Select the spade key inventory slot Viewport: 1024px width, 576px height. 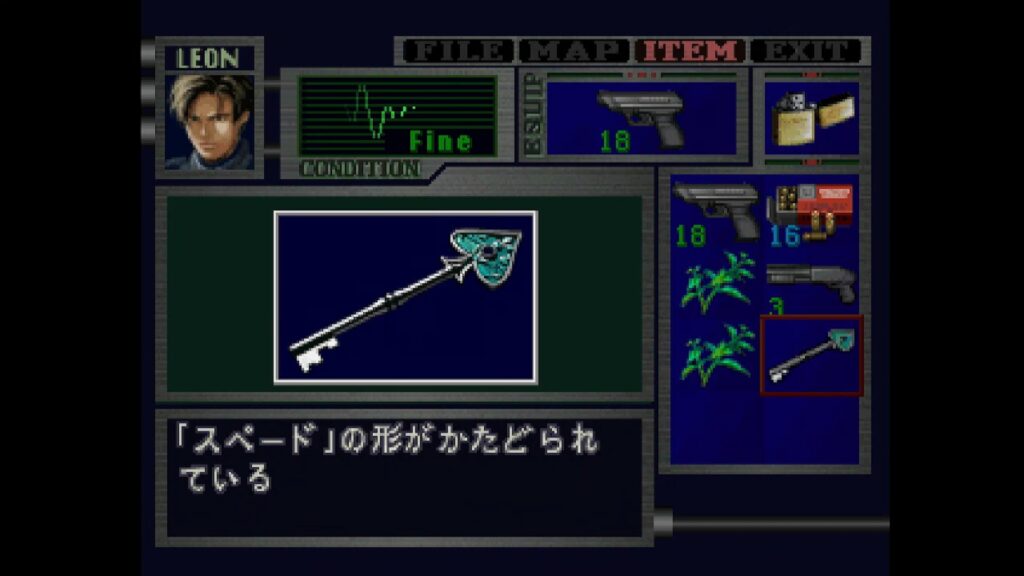pyautogui.click(x=811, y=356)
